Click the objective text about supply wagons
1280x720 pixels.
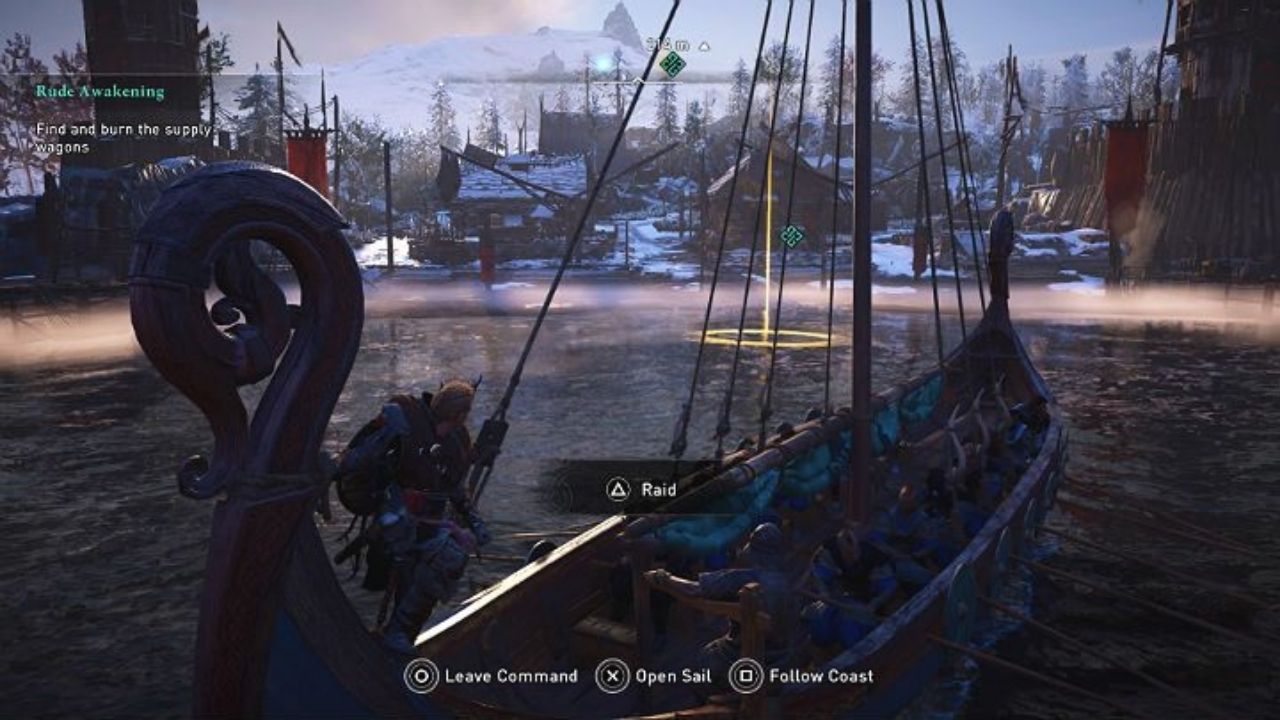pyautogui.click(x=110, y=137)
